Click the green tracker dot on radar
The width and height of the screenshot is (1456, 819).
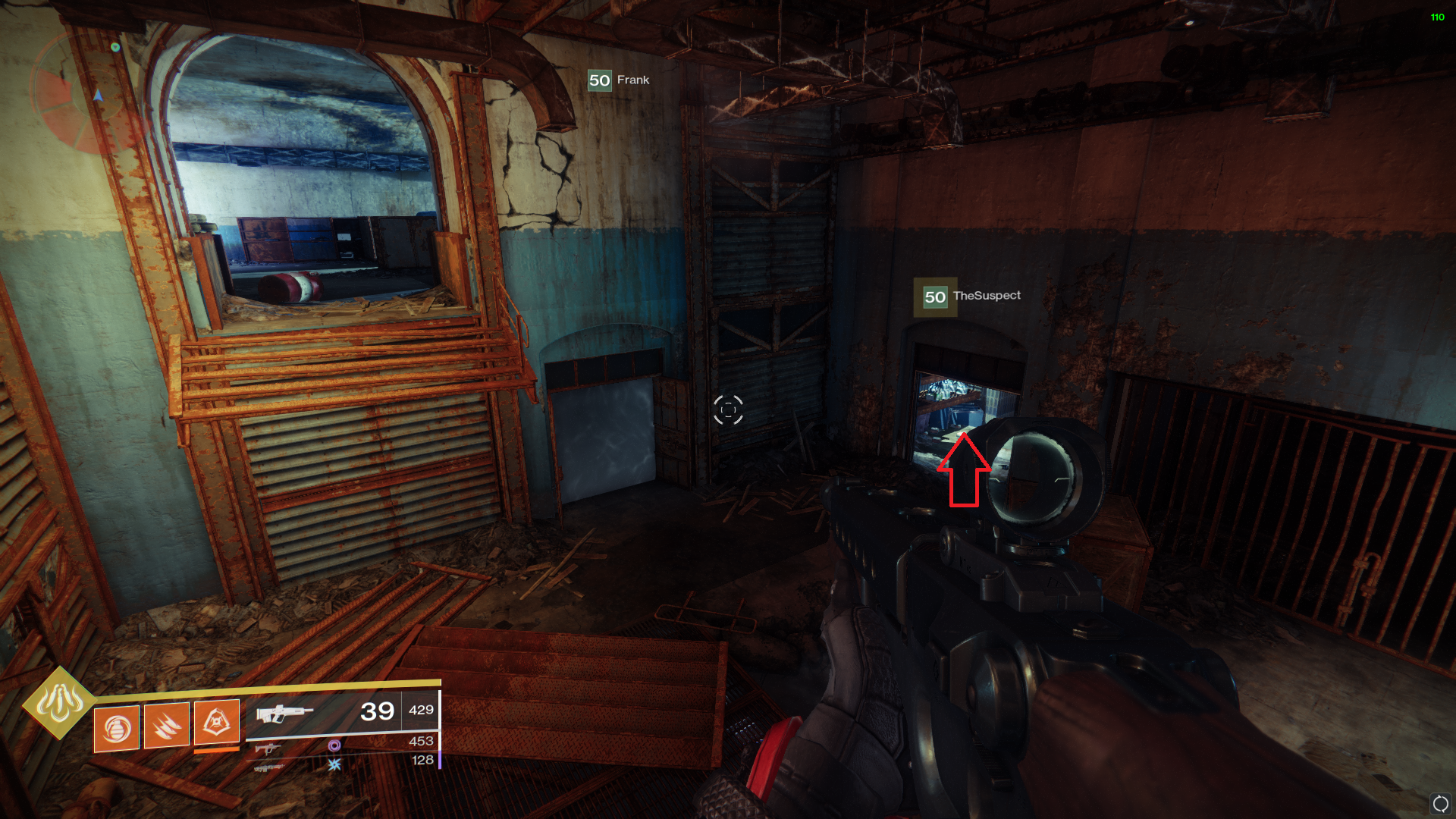[115, 47]
